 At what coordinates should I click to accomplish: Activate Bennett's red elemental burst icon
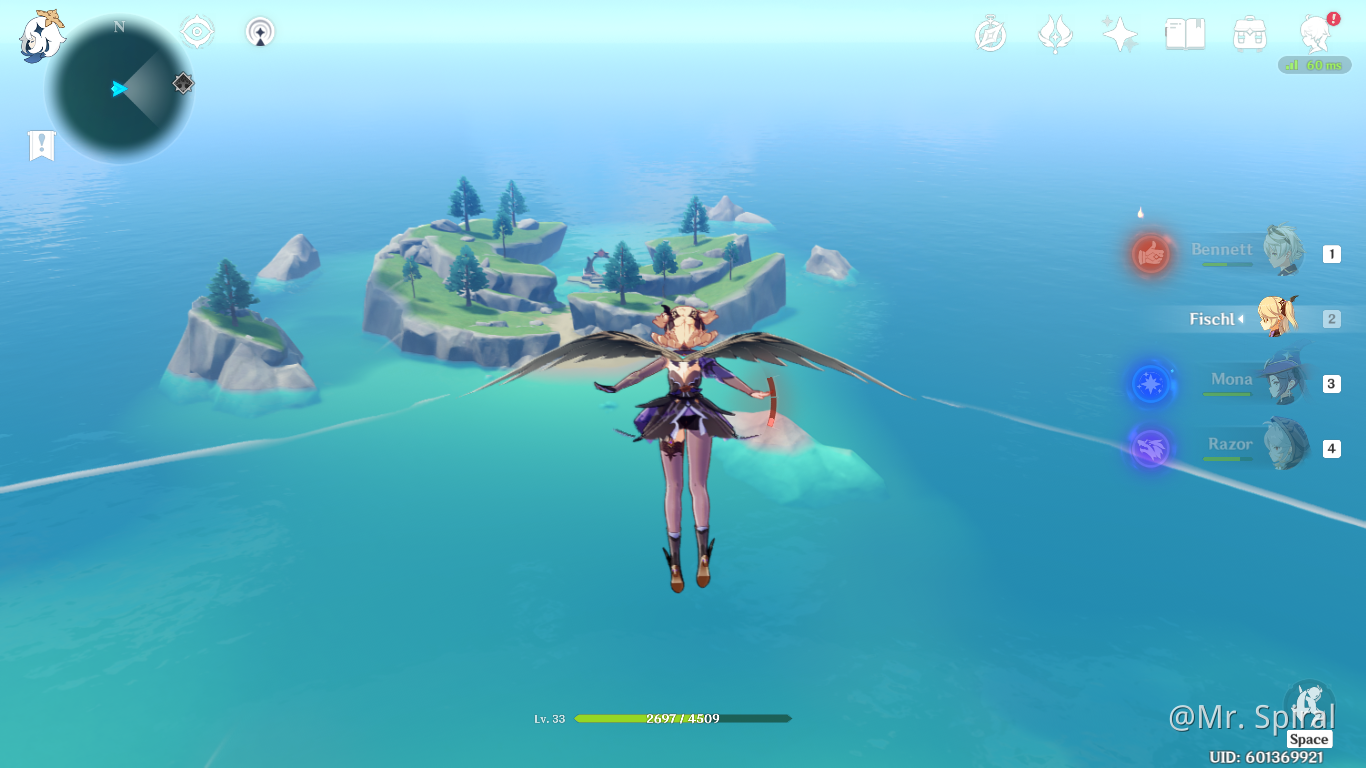1149,254
